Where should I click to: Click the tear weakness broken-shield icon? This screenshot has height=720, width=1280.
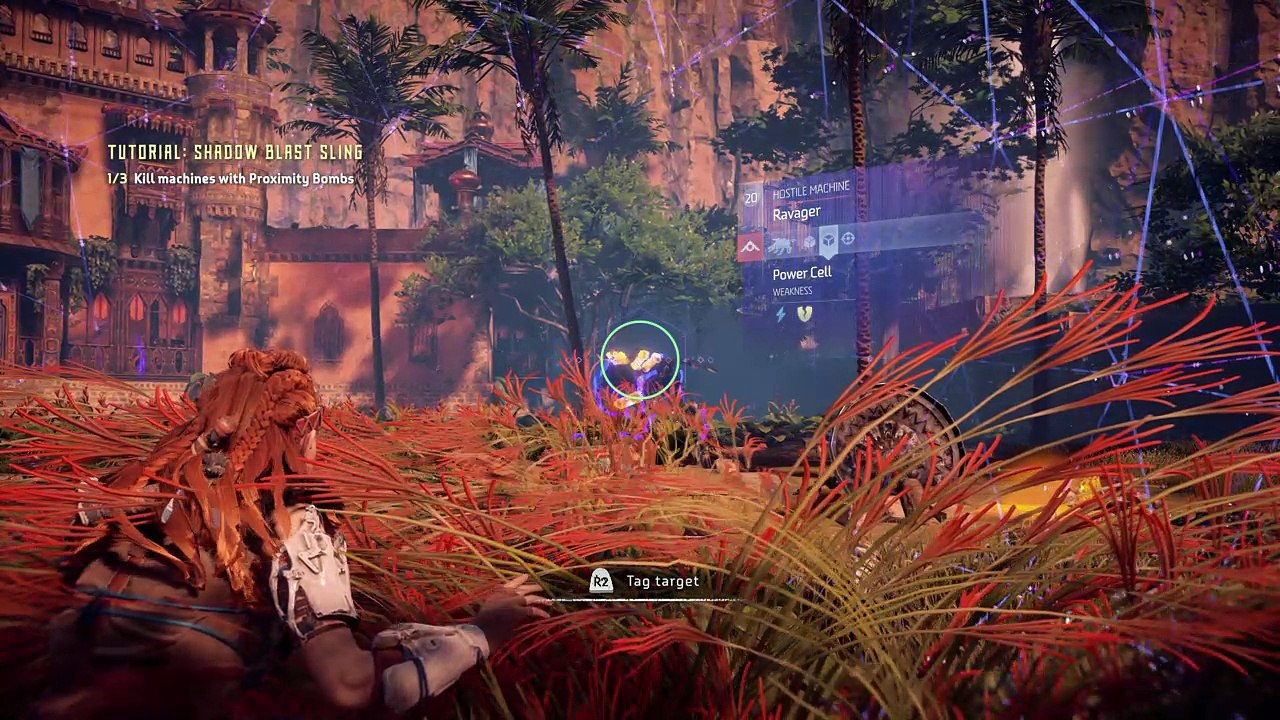[804, 314]
